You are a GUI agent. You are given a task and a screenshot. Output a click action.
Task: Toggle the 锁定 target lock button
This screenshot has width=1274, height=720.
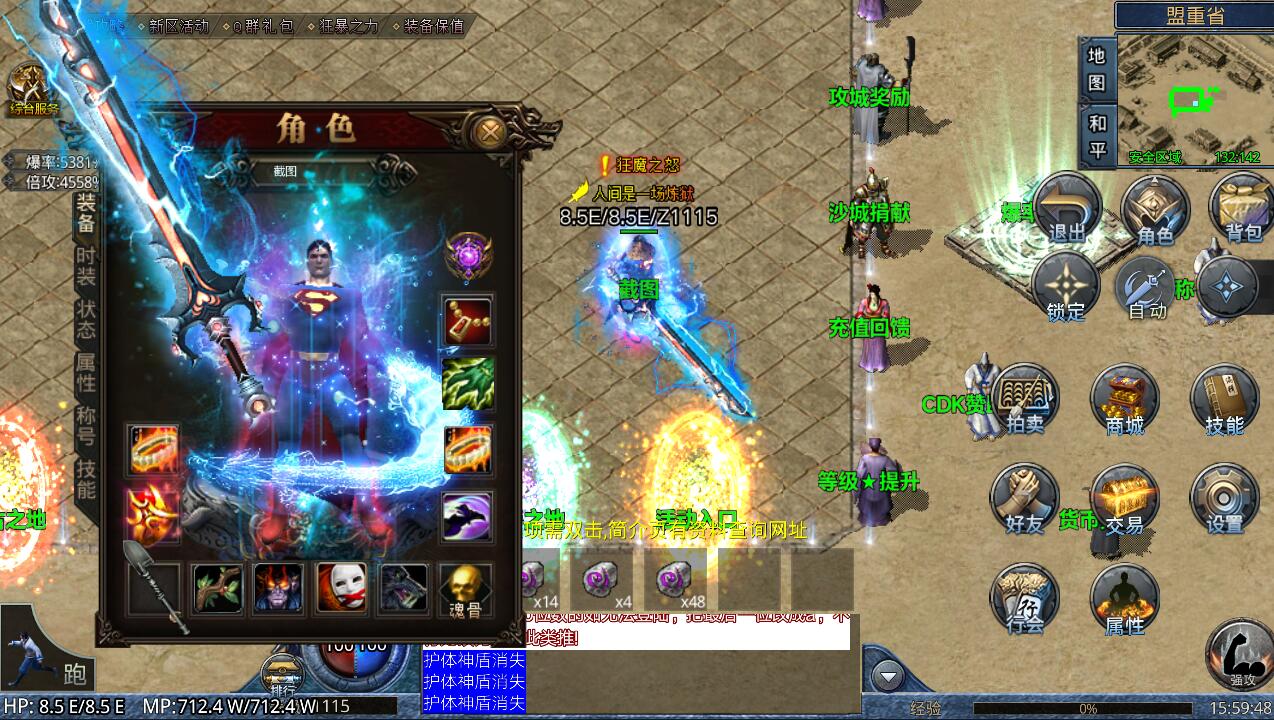click(1066, 287)
